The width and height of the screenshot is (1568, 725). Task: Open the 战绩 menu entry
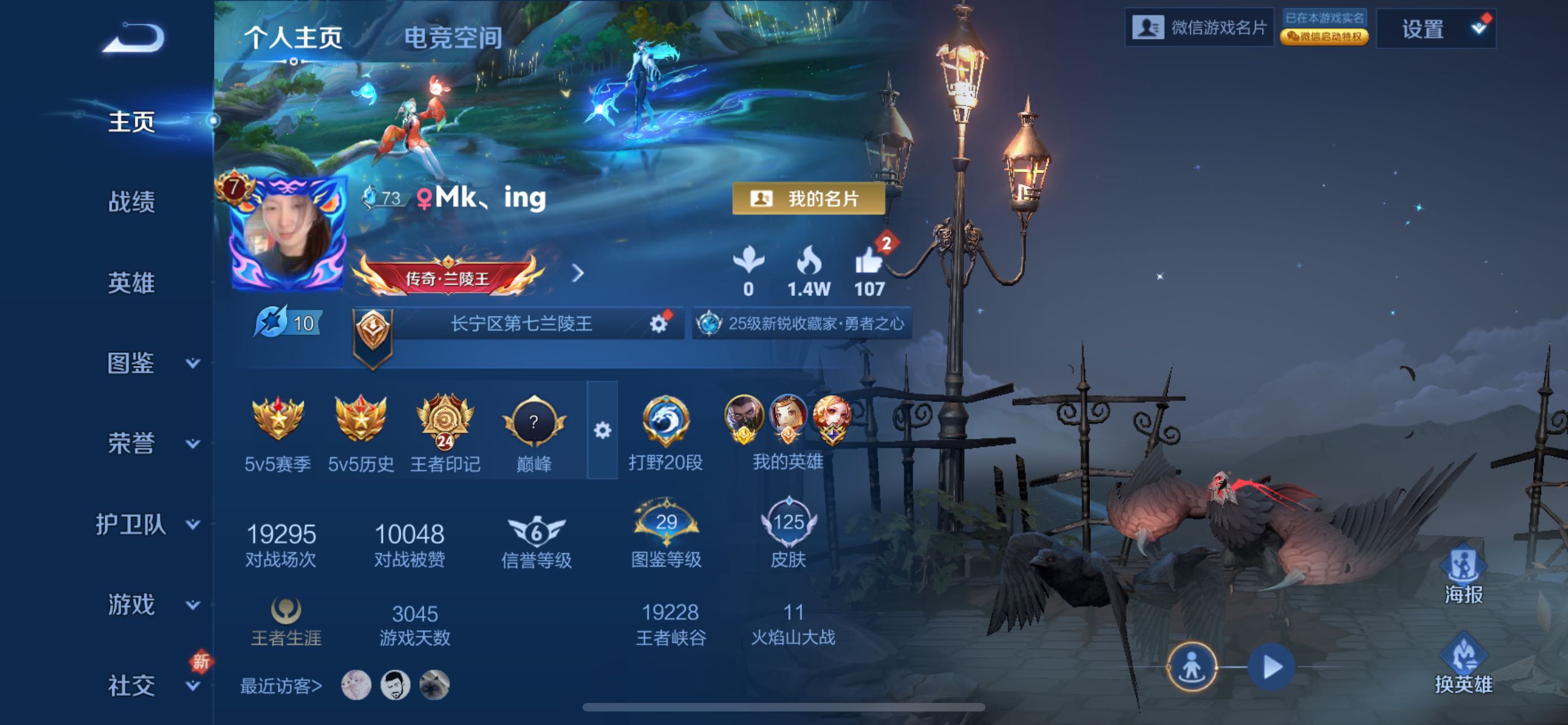tap(132, 202)
